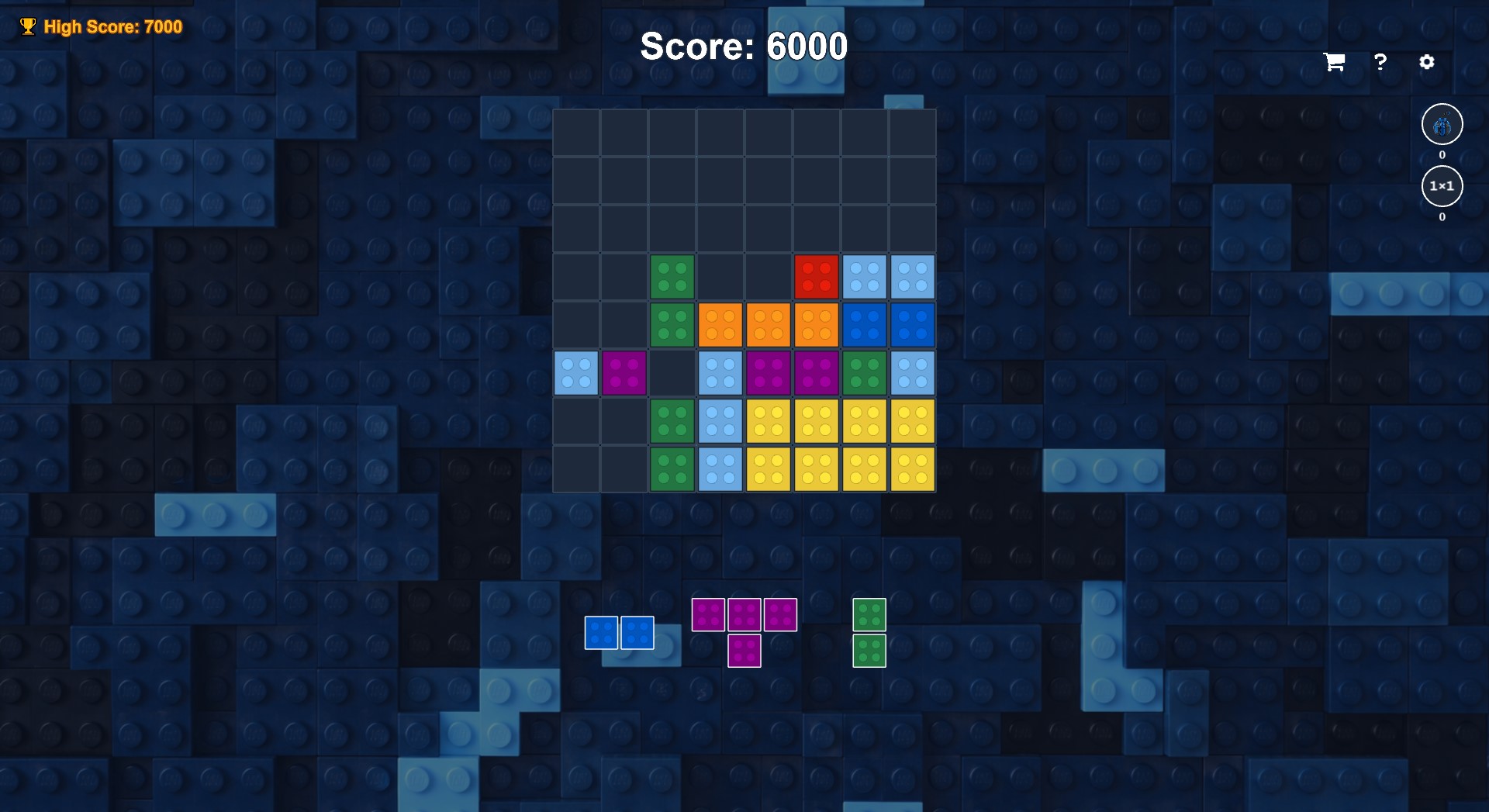
Task: Click the light blue block in bottom row
Action: point(720,469)
